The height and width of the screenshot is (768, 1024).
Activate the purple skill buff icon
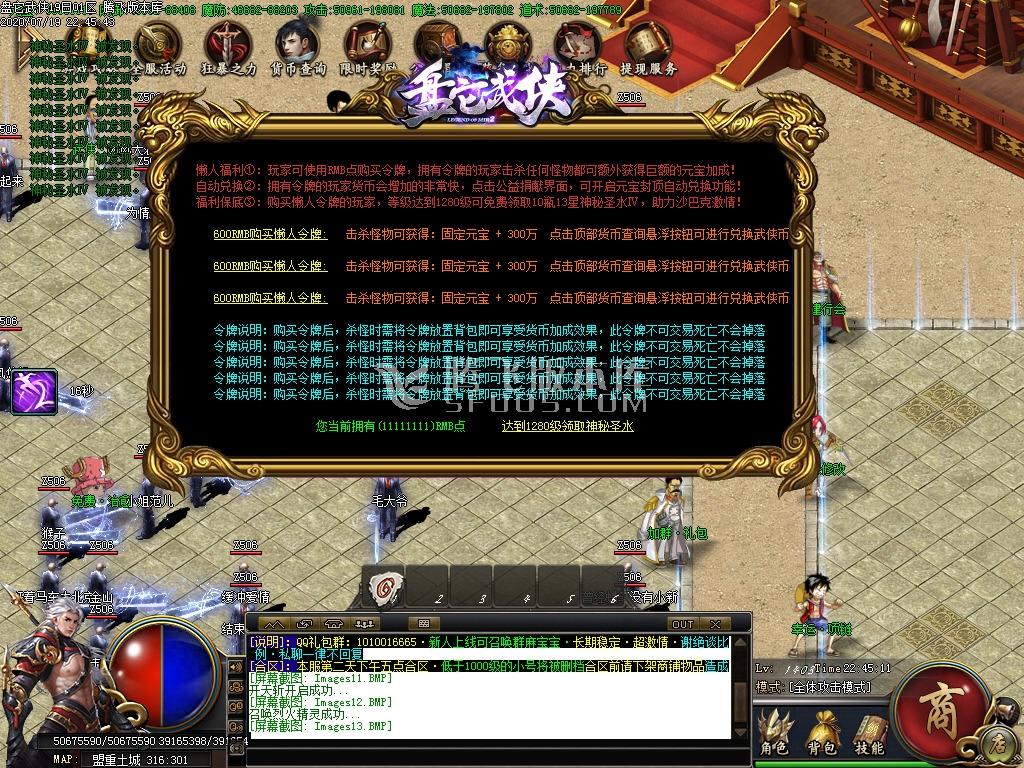pyautogui.click(x=35, y=392)
